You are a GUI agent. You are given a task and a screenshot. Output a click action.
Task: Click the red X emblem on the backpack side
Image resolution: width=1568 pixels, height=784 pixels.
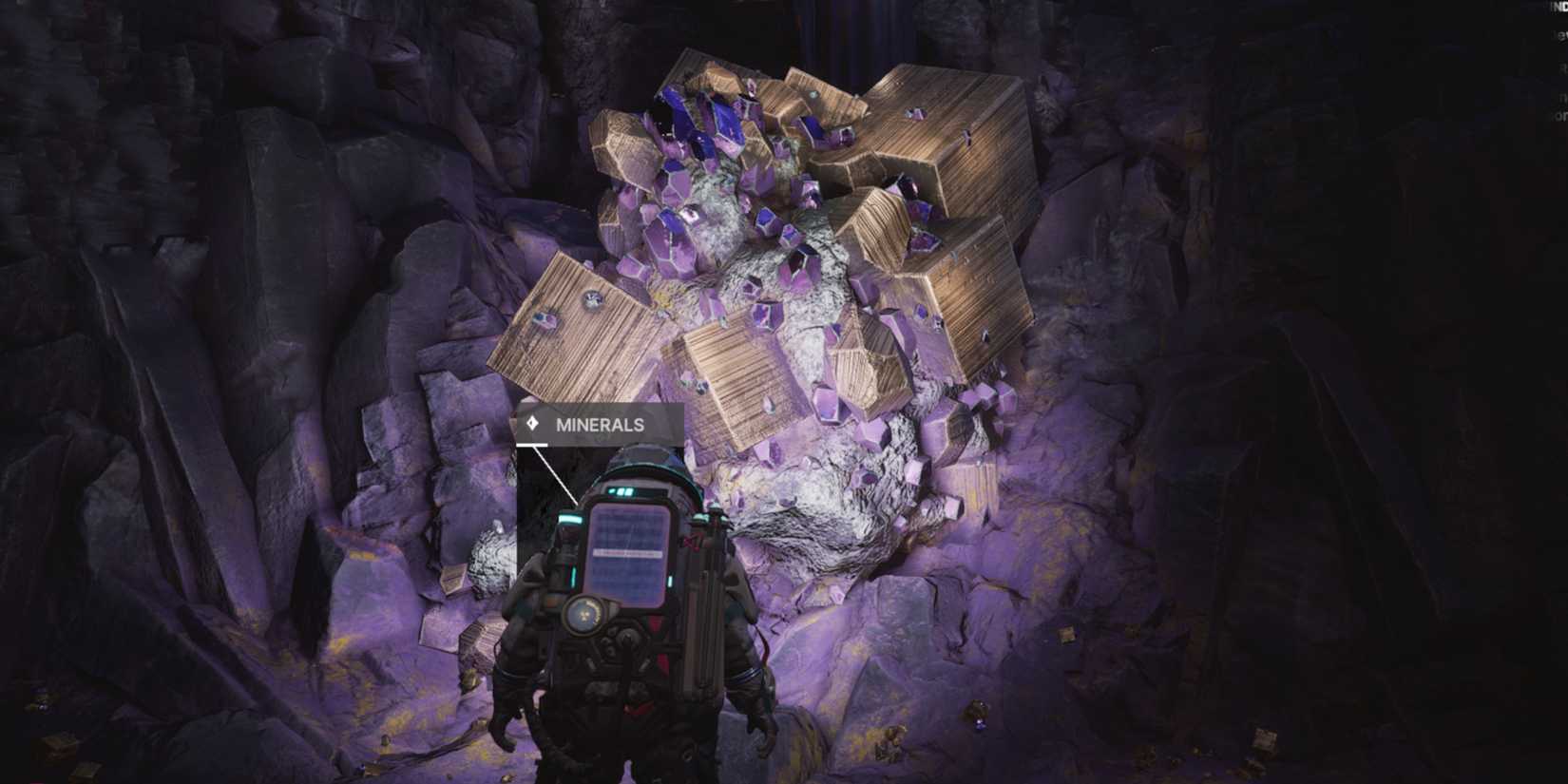click(689, 541)
